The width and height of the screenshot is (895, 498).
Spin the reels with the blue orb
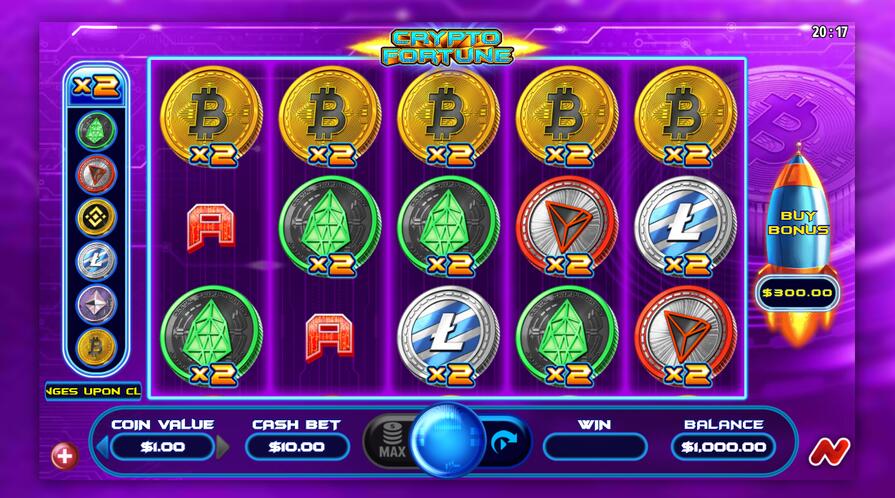pos(447,441)
